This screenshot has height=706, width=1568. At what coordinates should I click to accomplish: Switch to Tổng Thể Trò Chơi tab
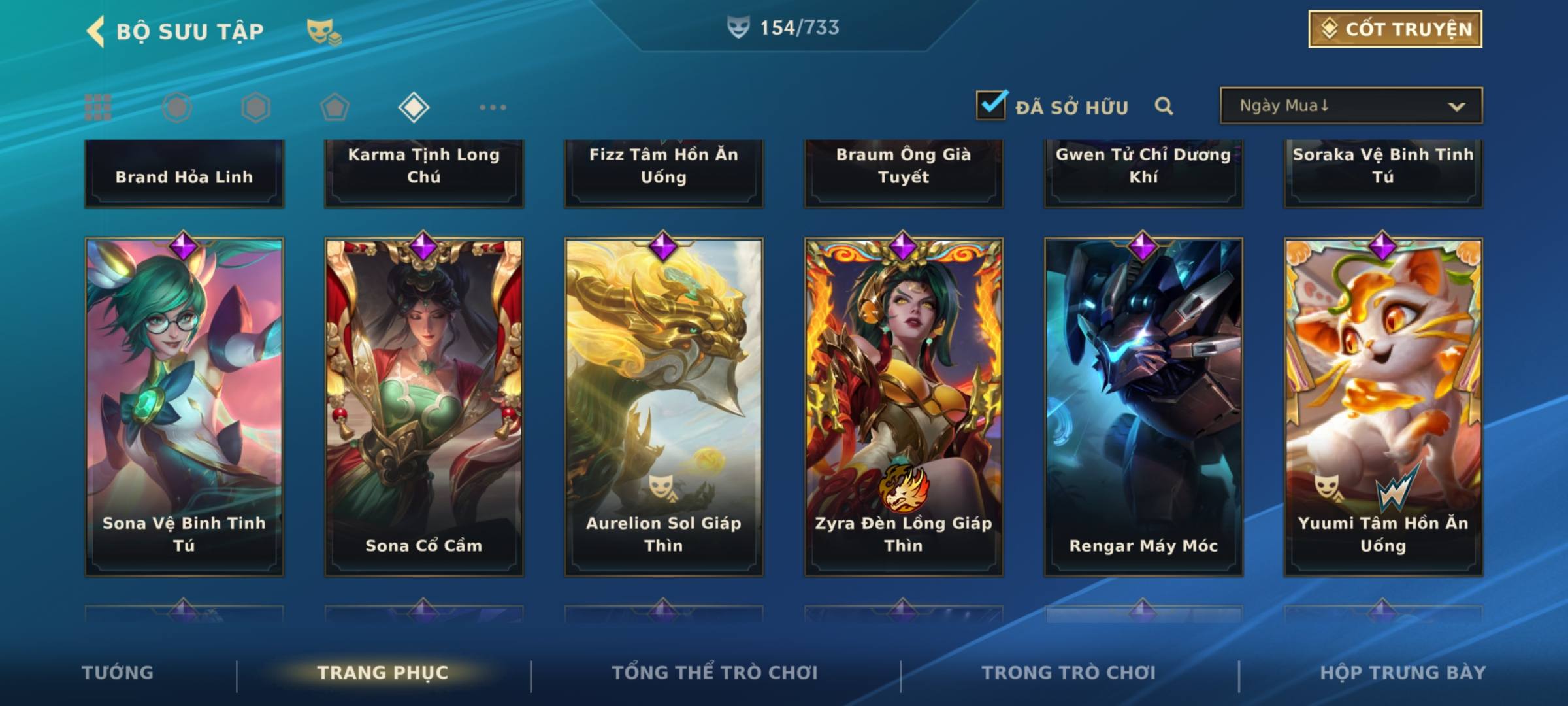[715, 673]
